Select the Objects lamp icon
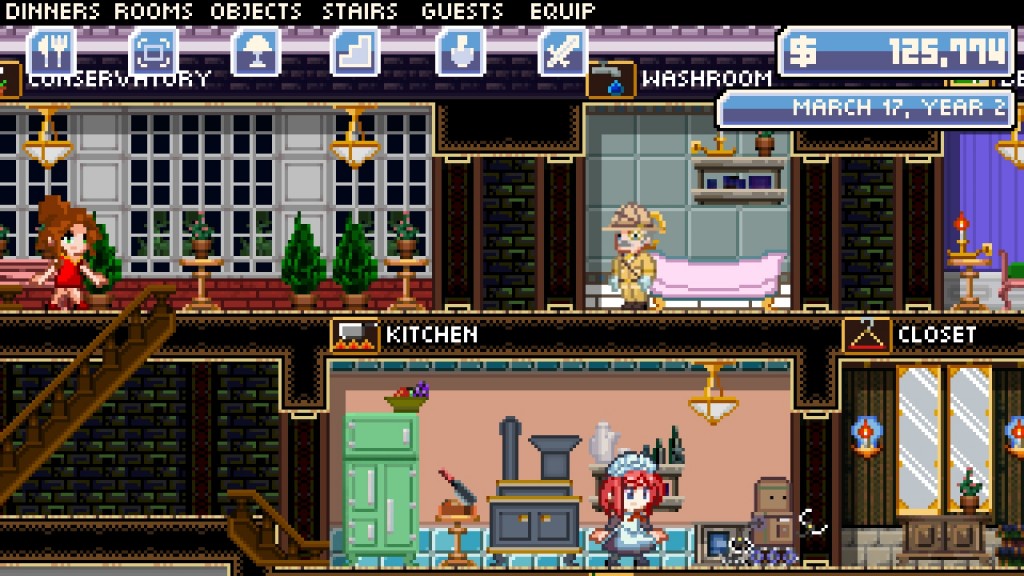The height and width of the screenshot is (576, 1024). click(x=256, y=52)
